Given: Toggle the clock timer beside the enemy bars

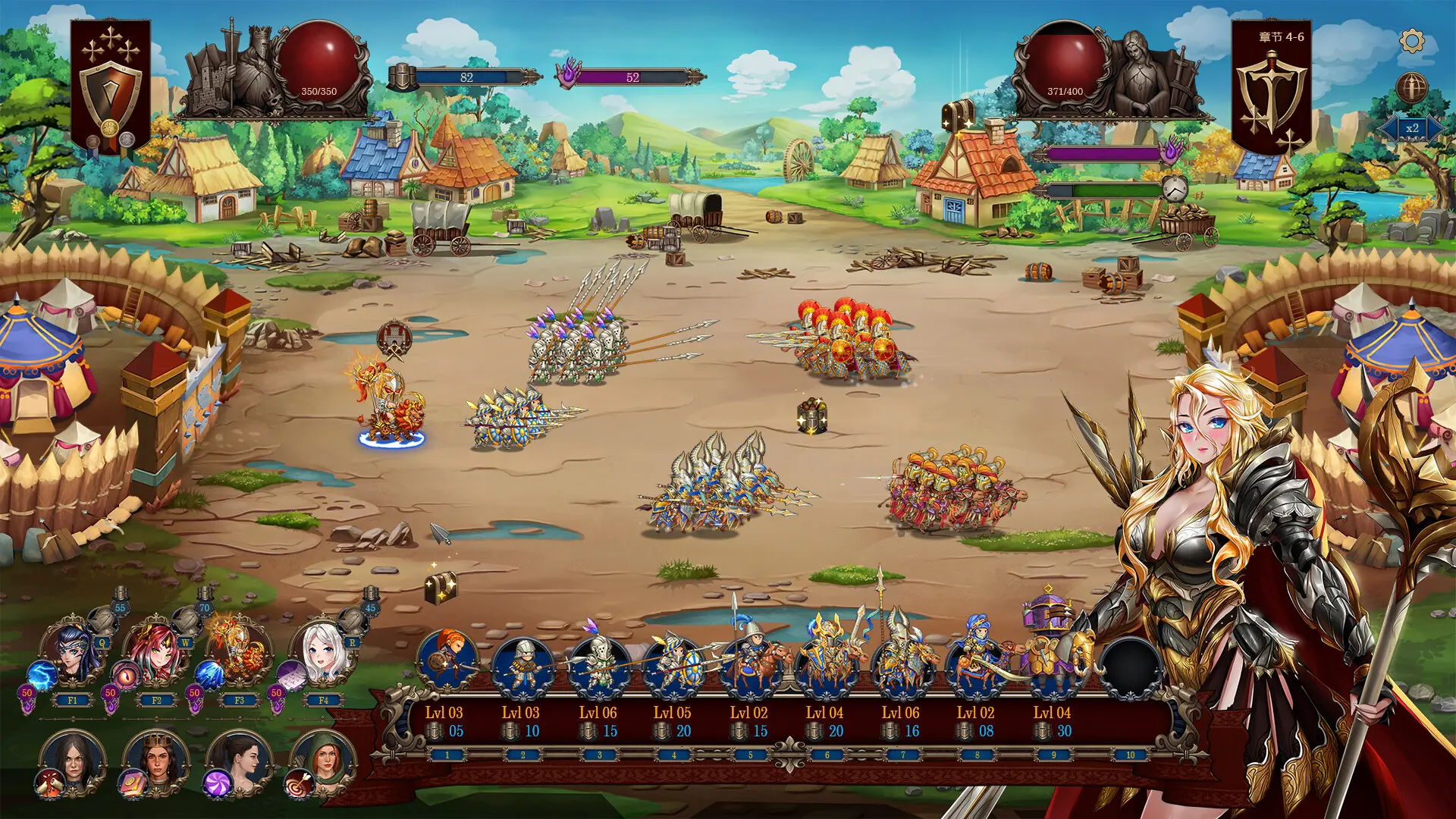Looking at the screenshot, I should pos(1173,188).
